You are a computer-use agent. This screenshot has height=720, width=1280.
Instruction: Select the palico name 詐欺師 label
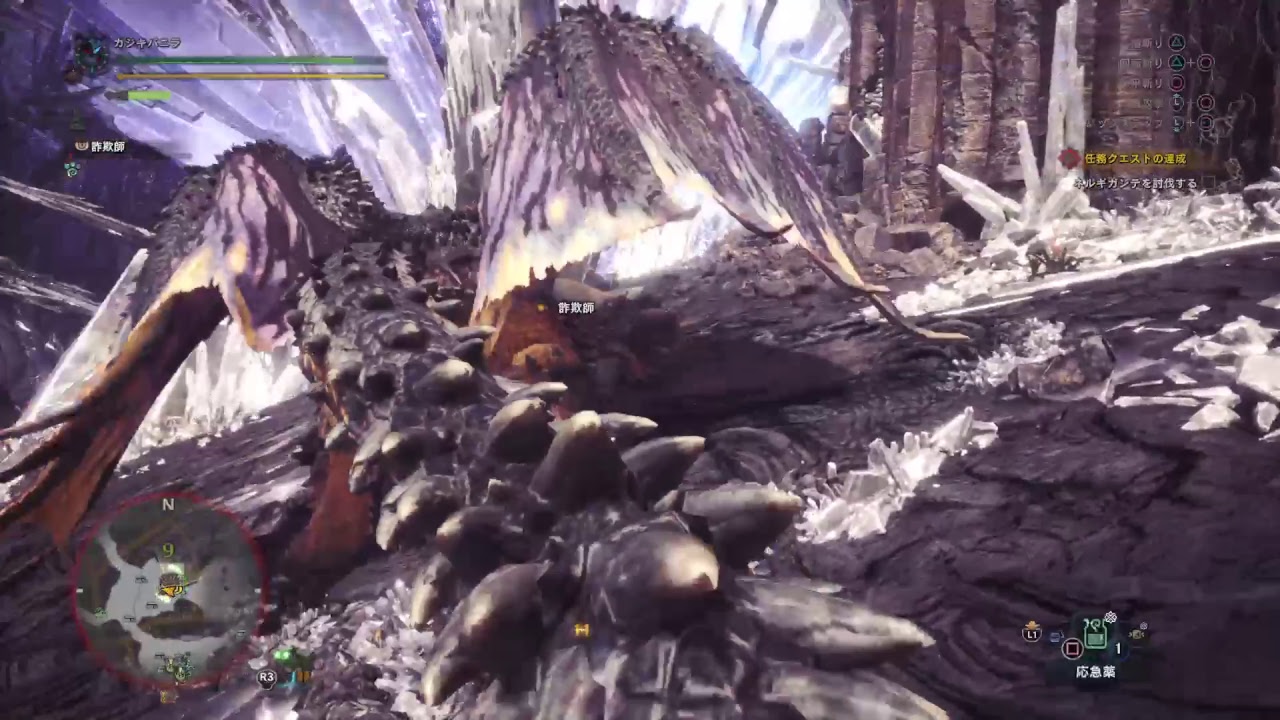point(108,147)
